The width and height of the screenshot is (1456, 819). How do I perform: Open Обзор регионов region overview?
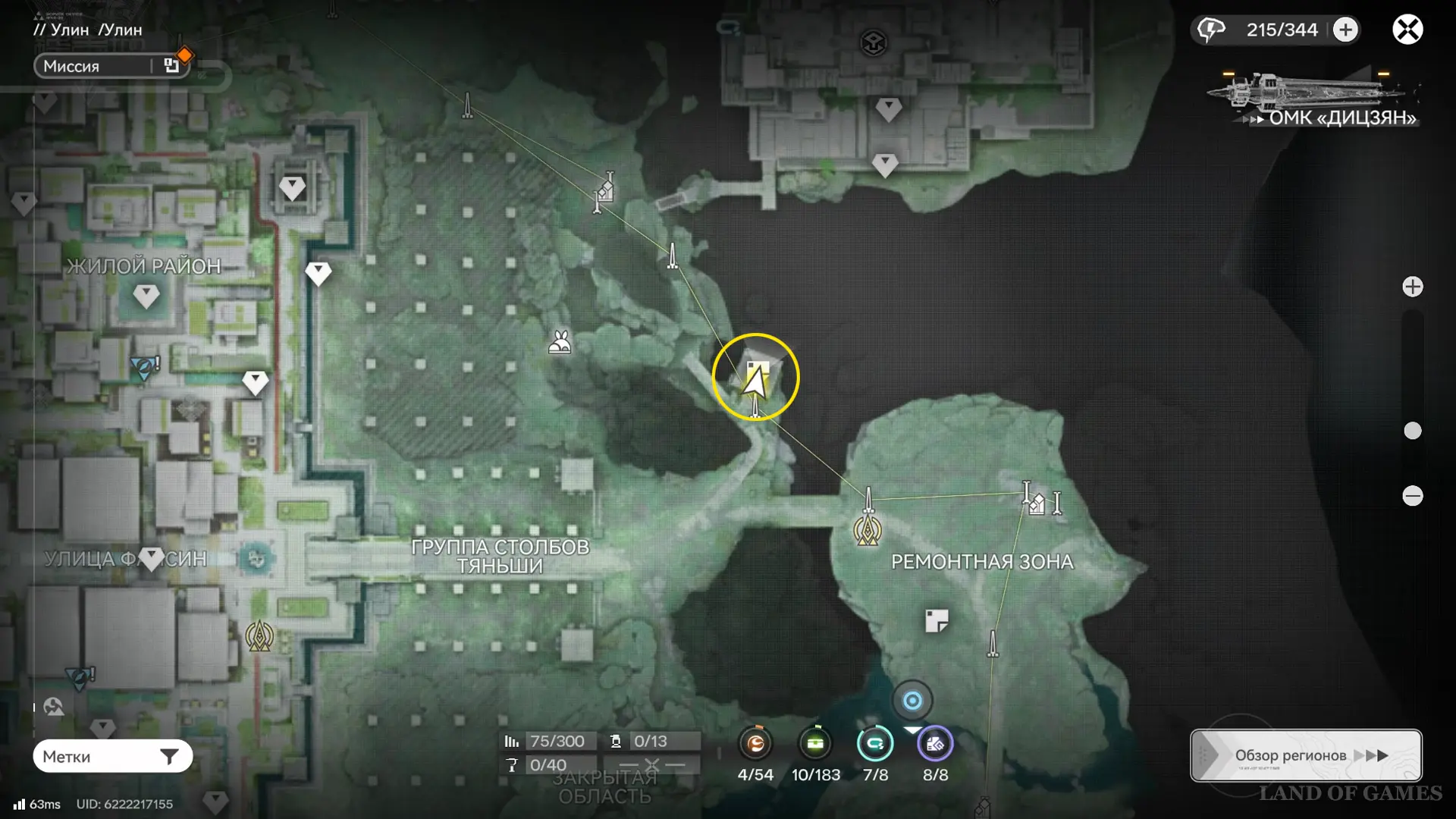click(x=1305, y=755)
